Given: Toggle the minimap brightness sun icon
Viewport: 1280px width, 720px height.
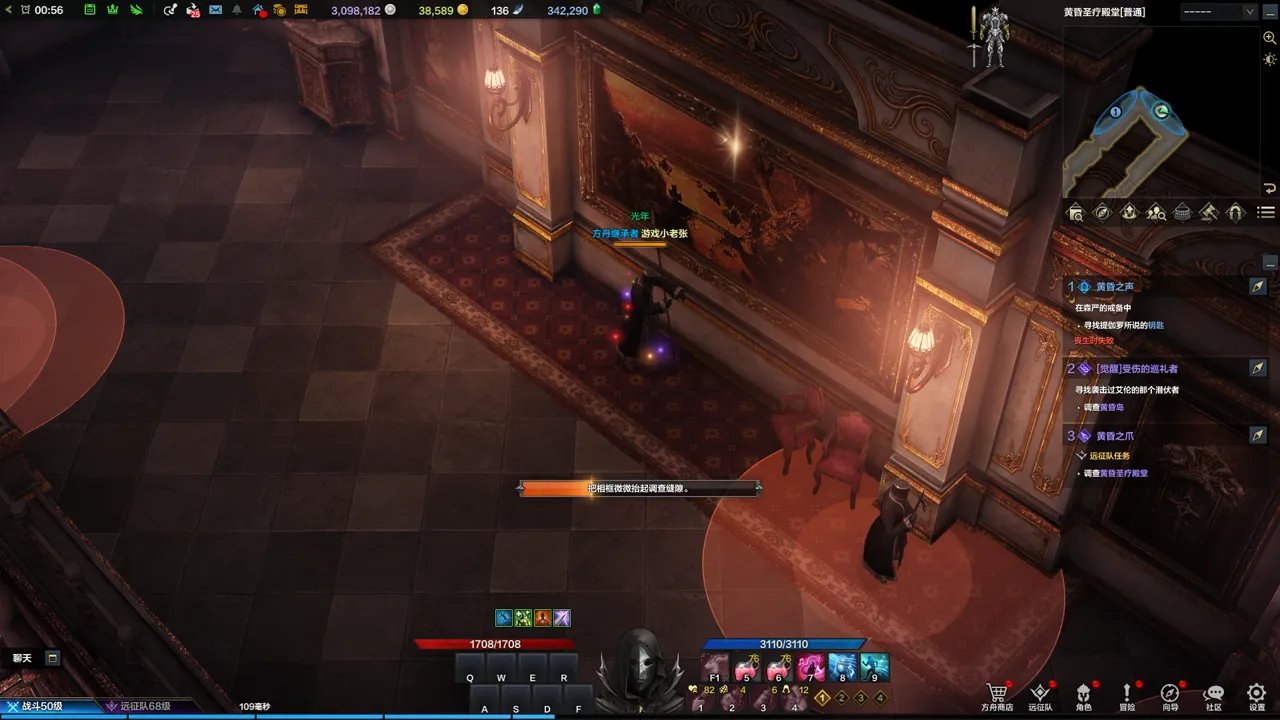Looking at the screenshot, I should click(1269, 60).
